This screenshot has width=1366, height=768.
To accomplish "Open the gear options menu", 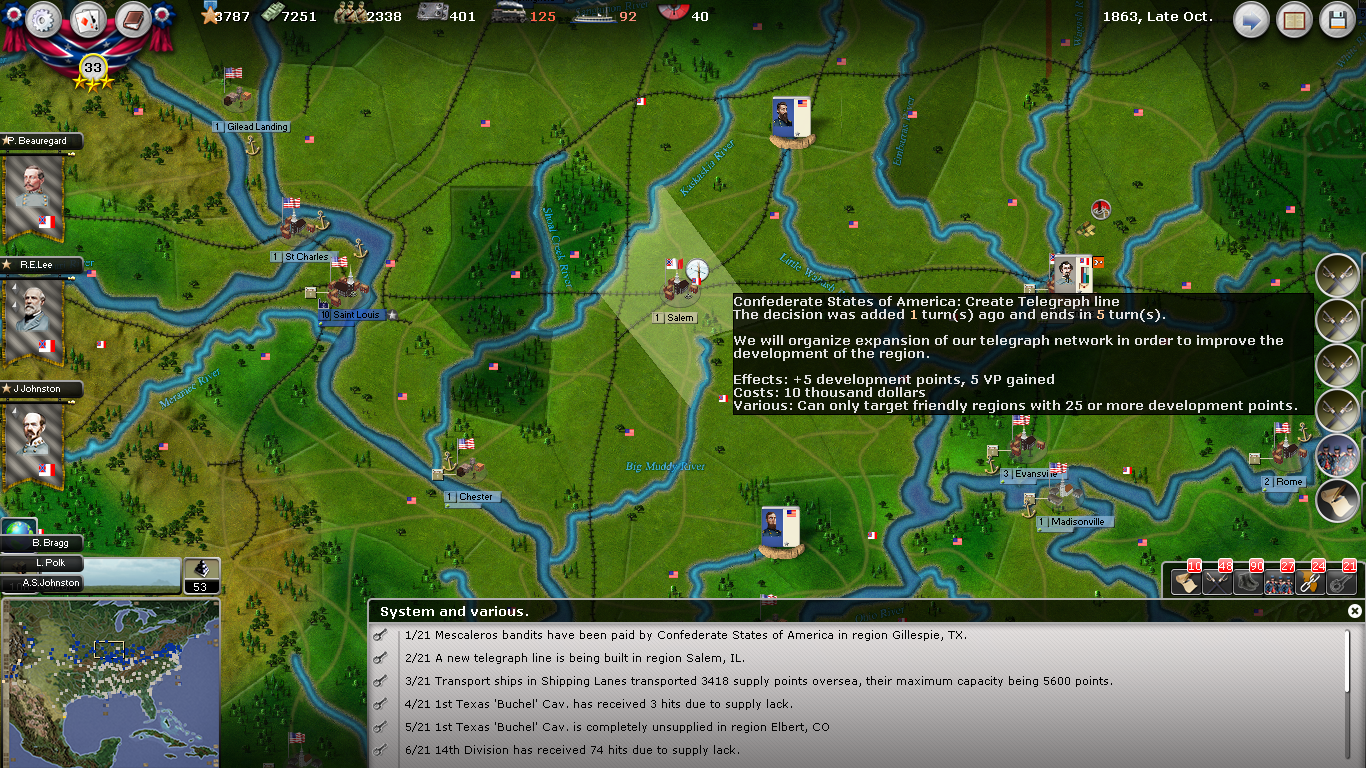I will pos(45,20).
